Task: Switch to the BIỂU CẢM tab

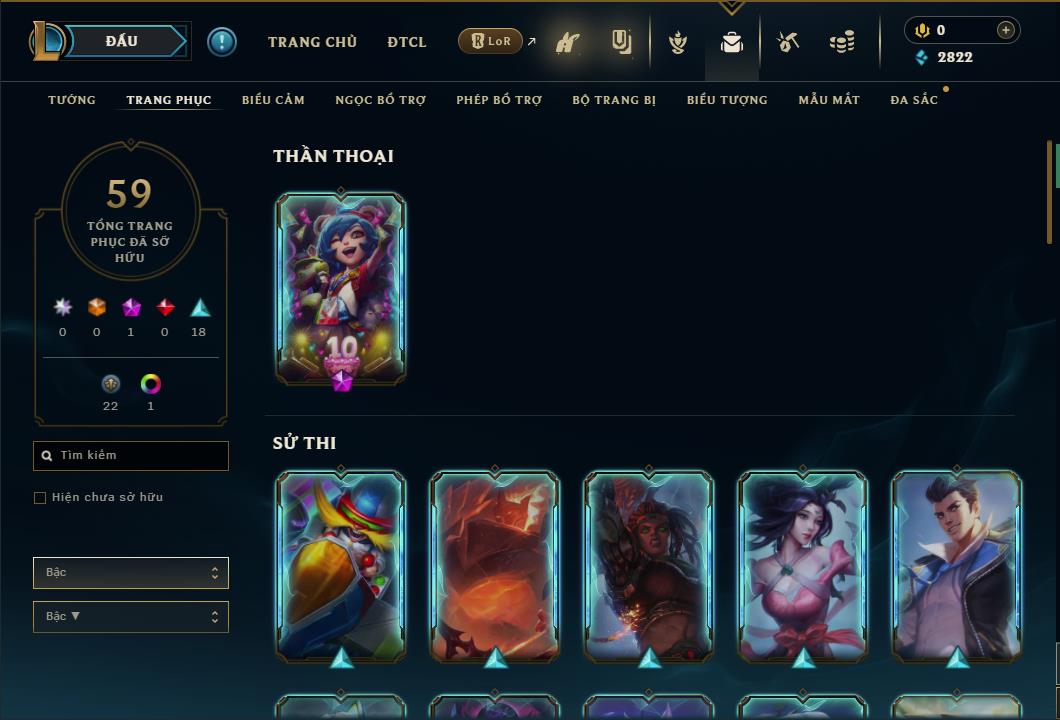Action: (x=273, y=100)
